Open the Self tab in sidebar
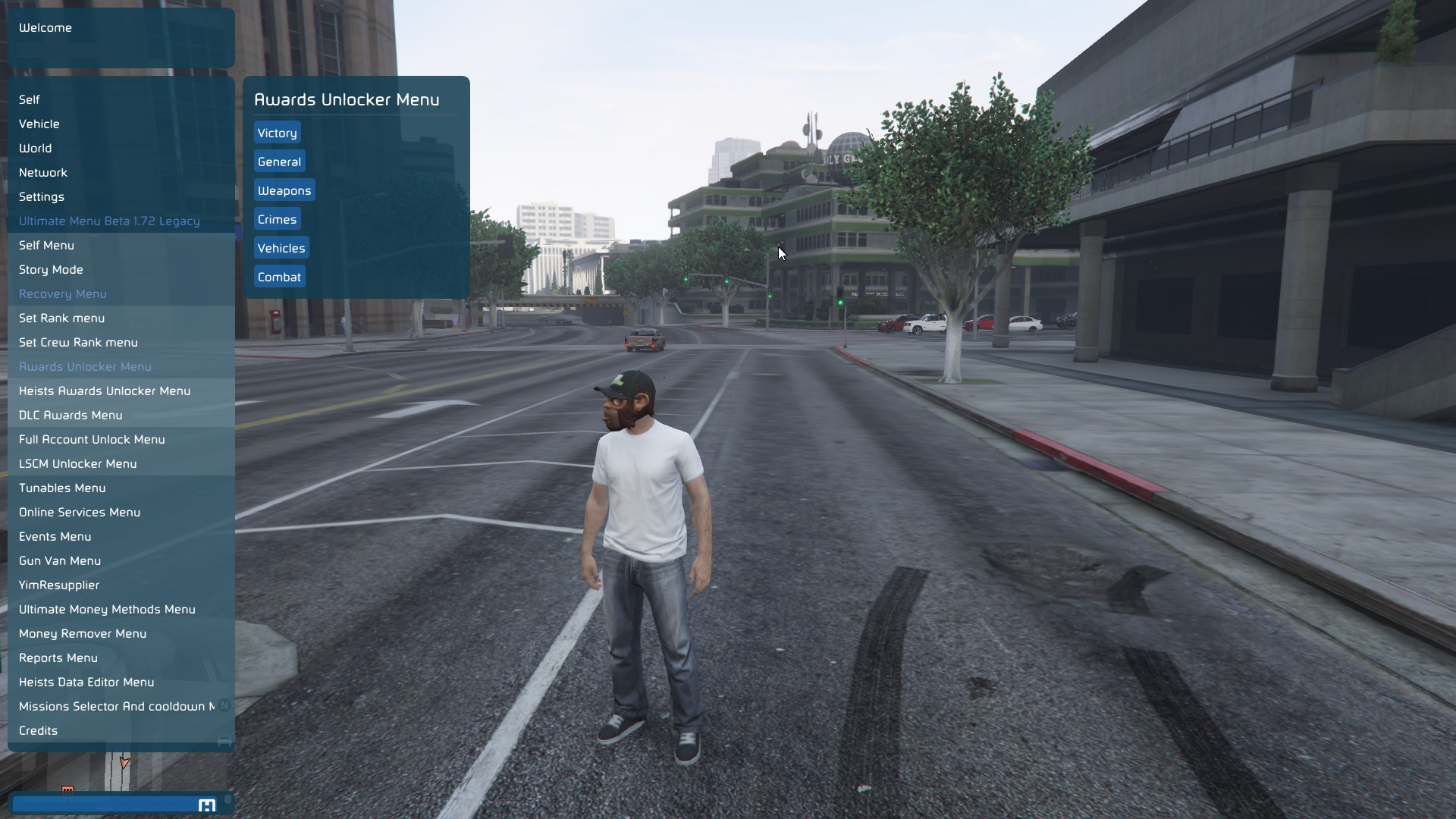Viewport: 1456px width, 819px height. (30, 99)
